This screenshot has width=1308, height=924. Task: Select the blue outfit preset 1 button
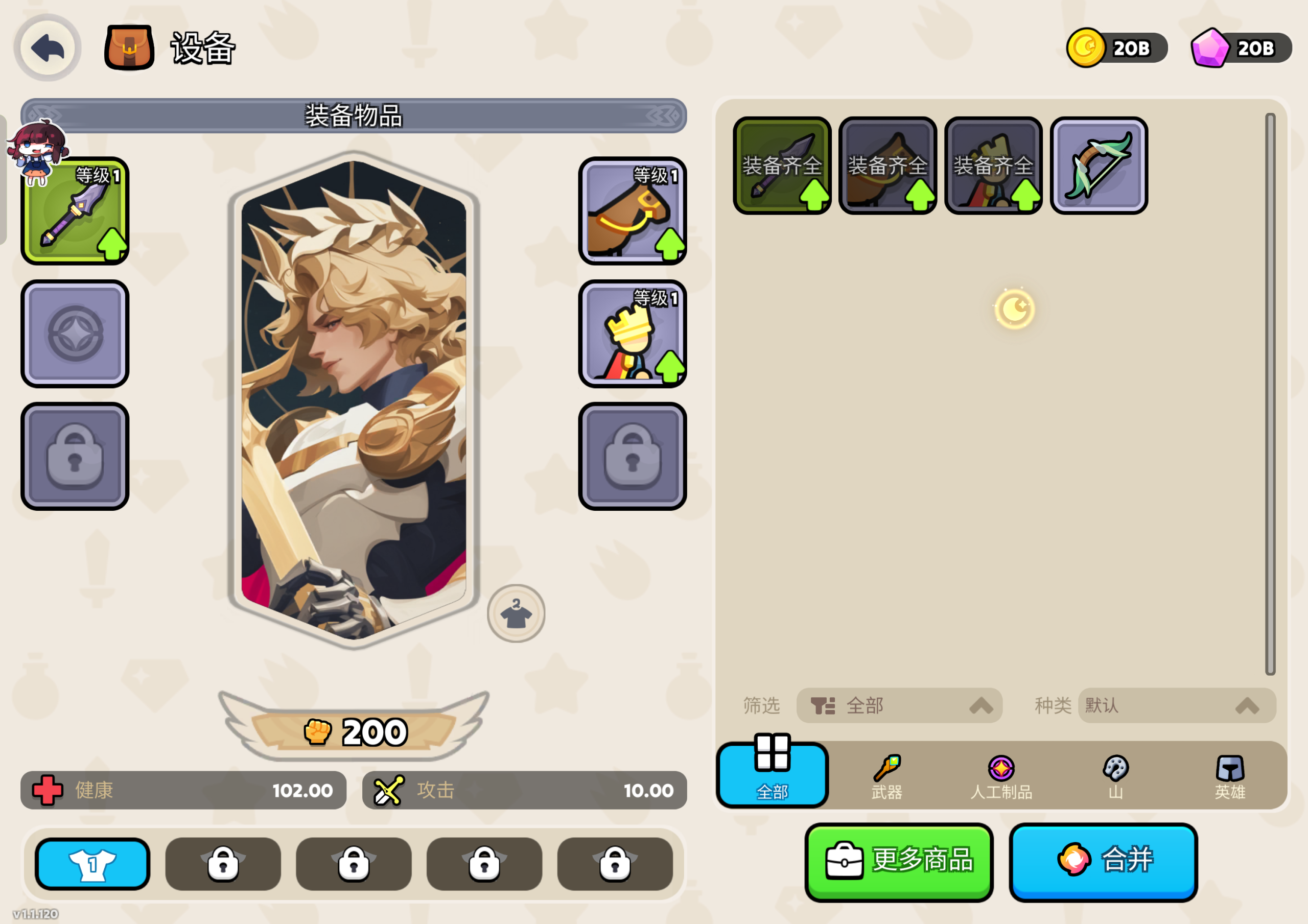pyautogui.click(x=92, y=864)
